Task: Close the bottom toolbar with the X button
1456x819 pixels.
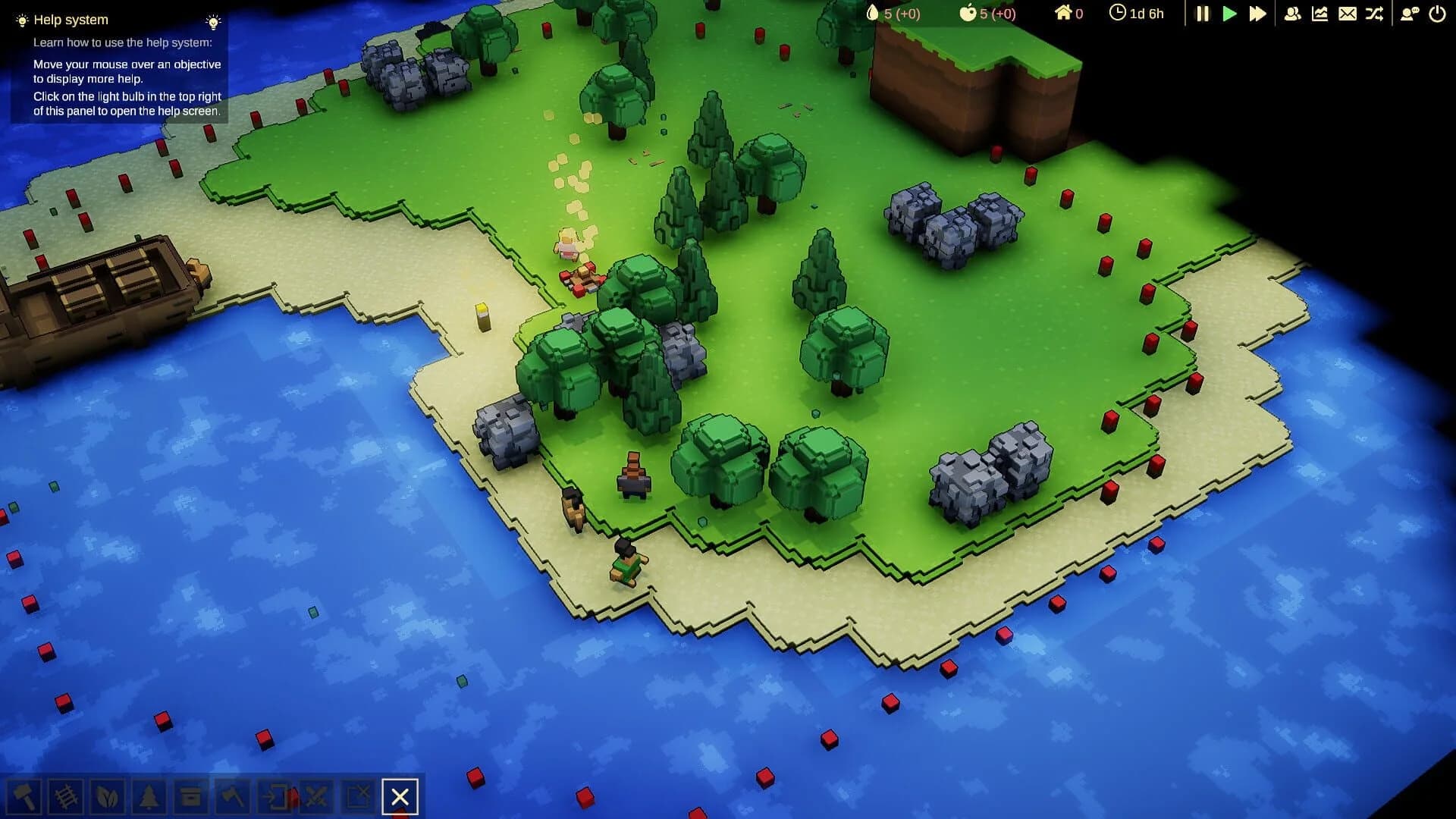Action: point(400,797)
